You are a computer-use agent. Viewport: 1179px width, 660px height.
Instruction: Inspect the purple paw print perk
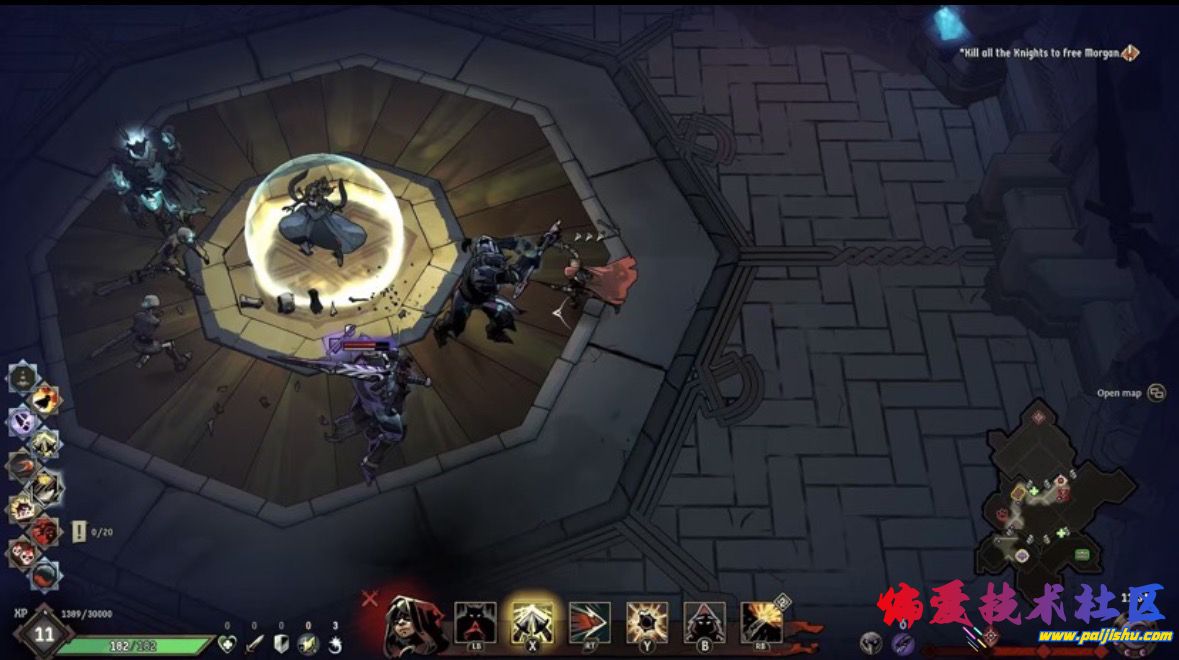point(22,422)
